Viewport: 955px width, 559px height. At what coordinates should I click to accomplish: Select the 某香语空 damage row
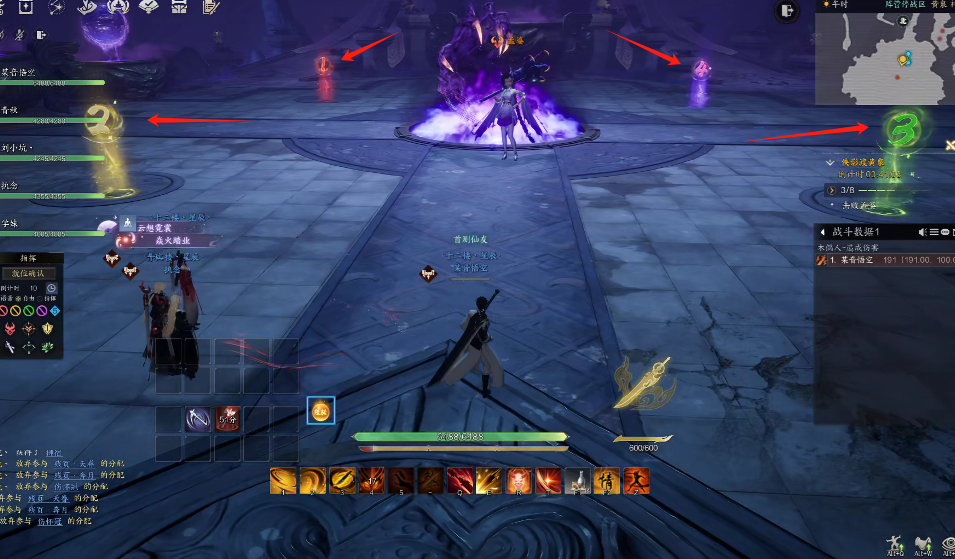[880, 259]
